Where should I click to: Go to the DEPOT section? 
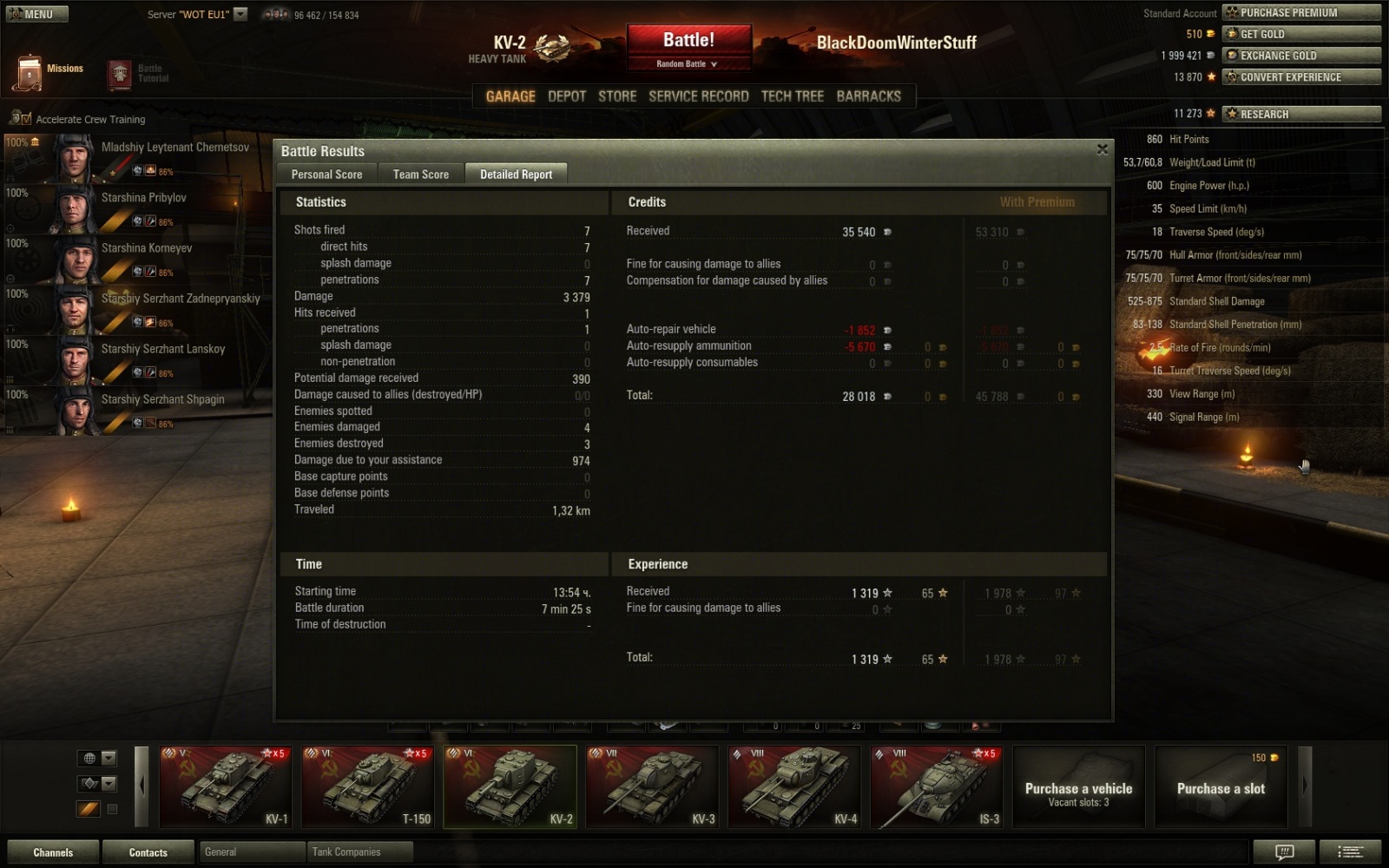tap(567, 96)
